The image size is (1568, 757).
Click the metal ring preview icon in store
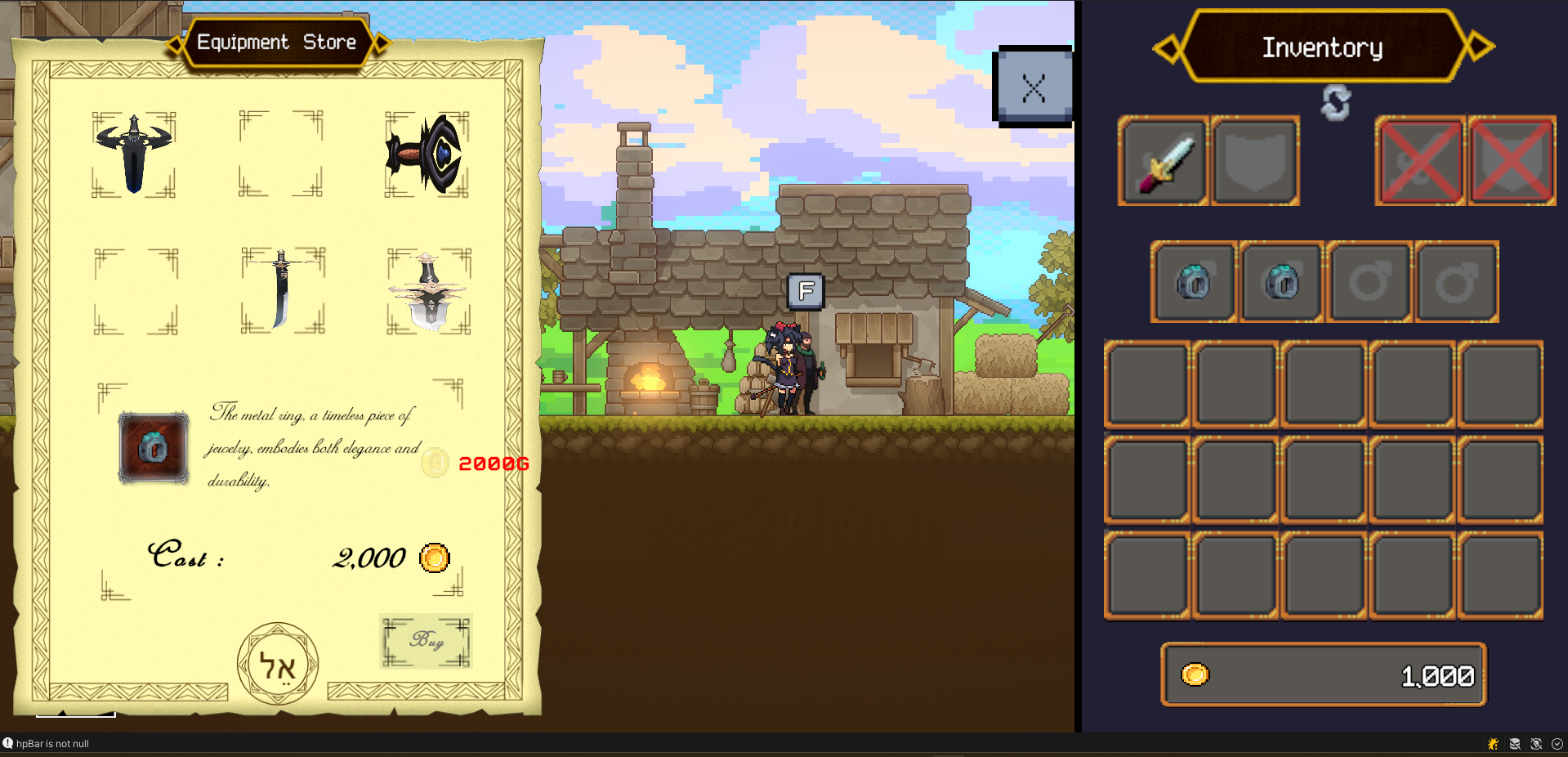coord(154,448)
